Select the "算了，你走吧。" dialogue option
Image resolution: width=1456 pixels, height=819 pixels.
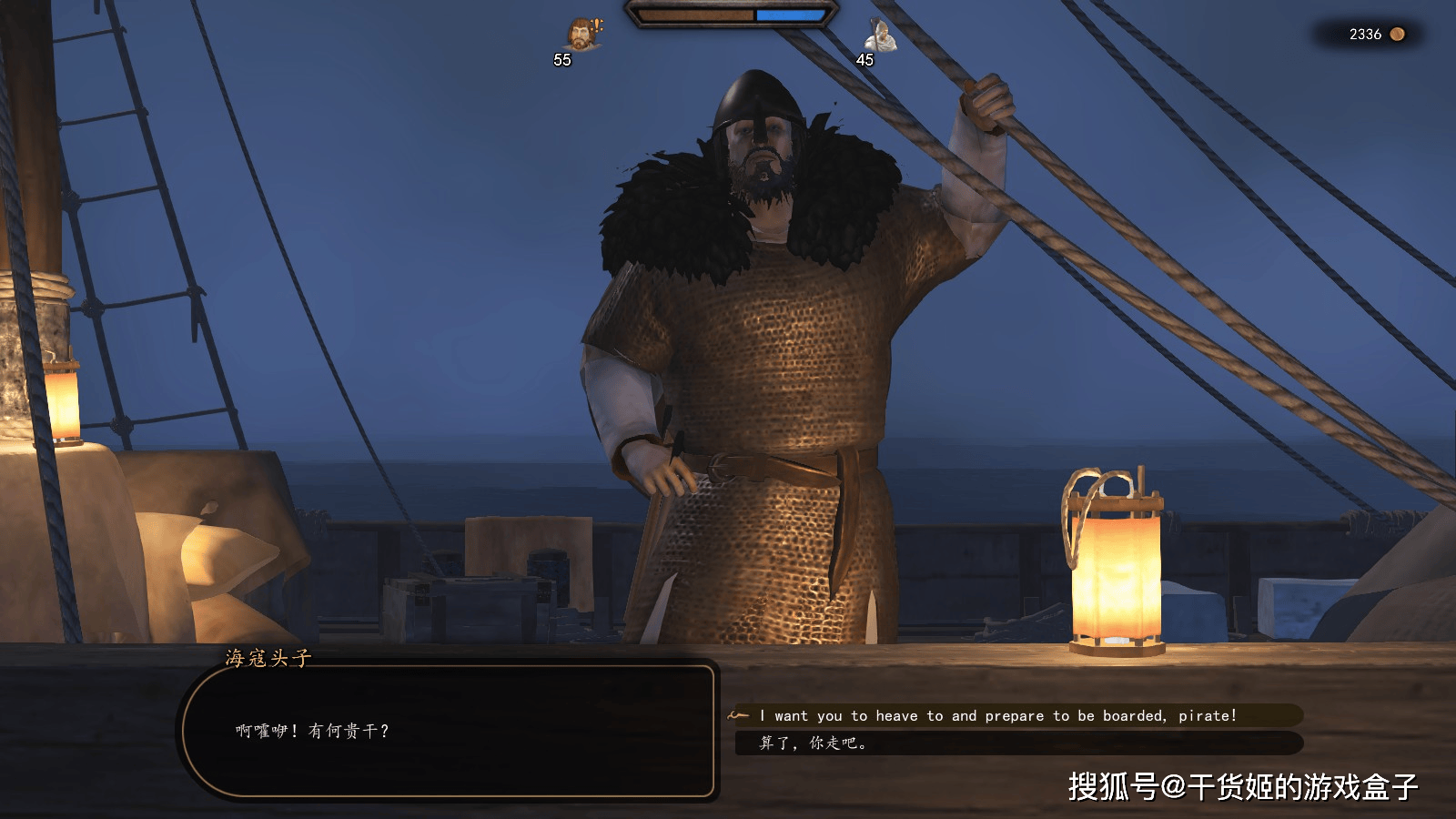814,743
